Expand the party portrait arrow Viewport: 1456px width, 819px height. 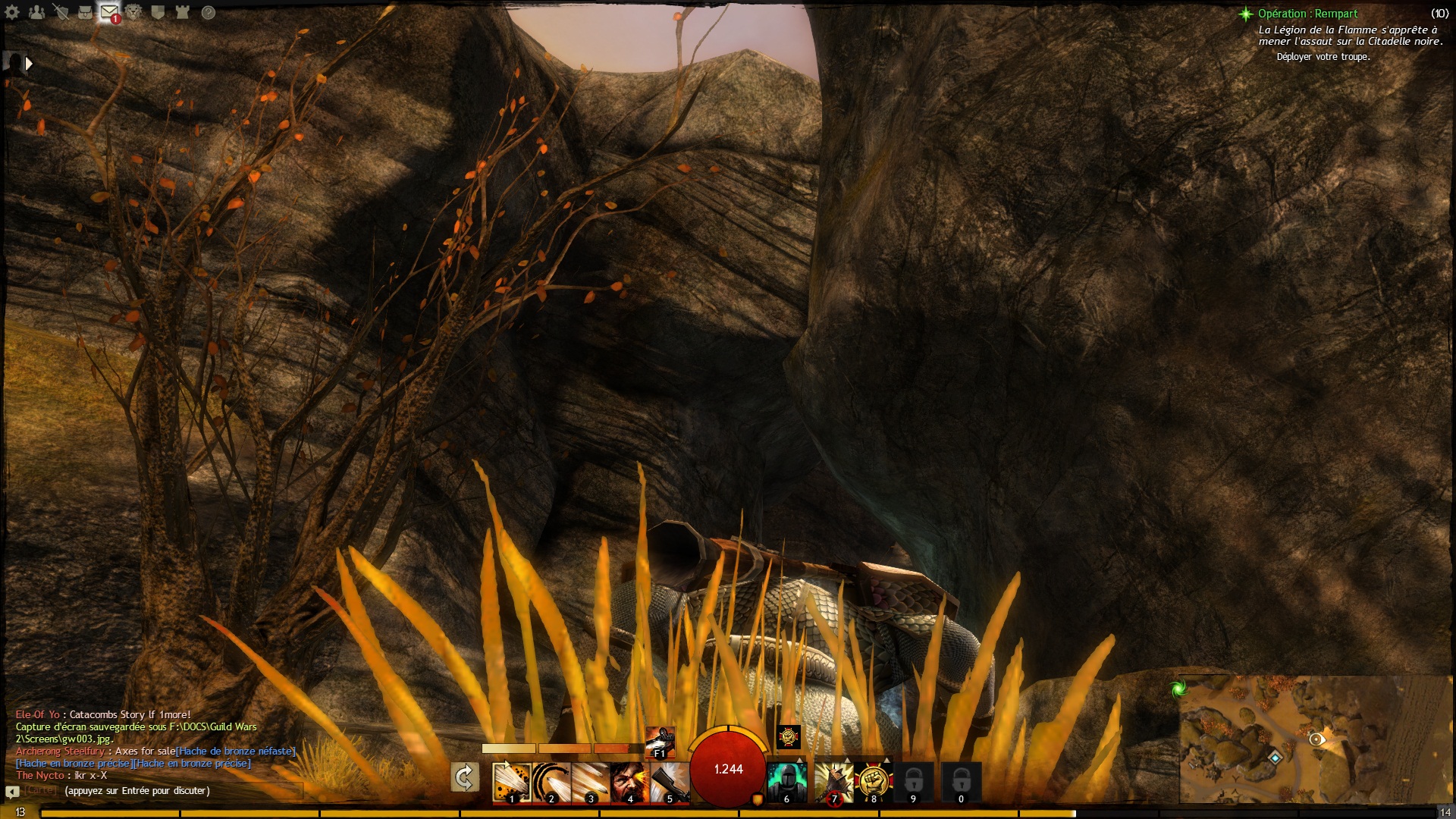pos(29,64)
